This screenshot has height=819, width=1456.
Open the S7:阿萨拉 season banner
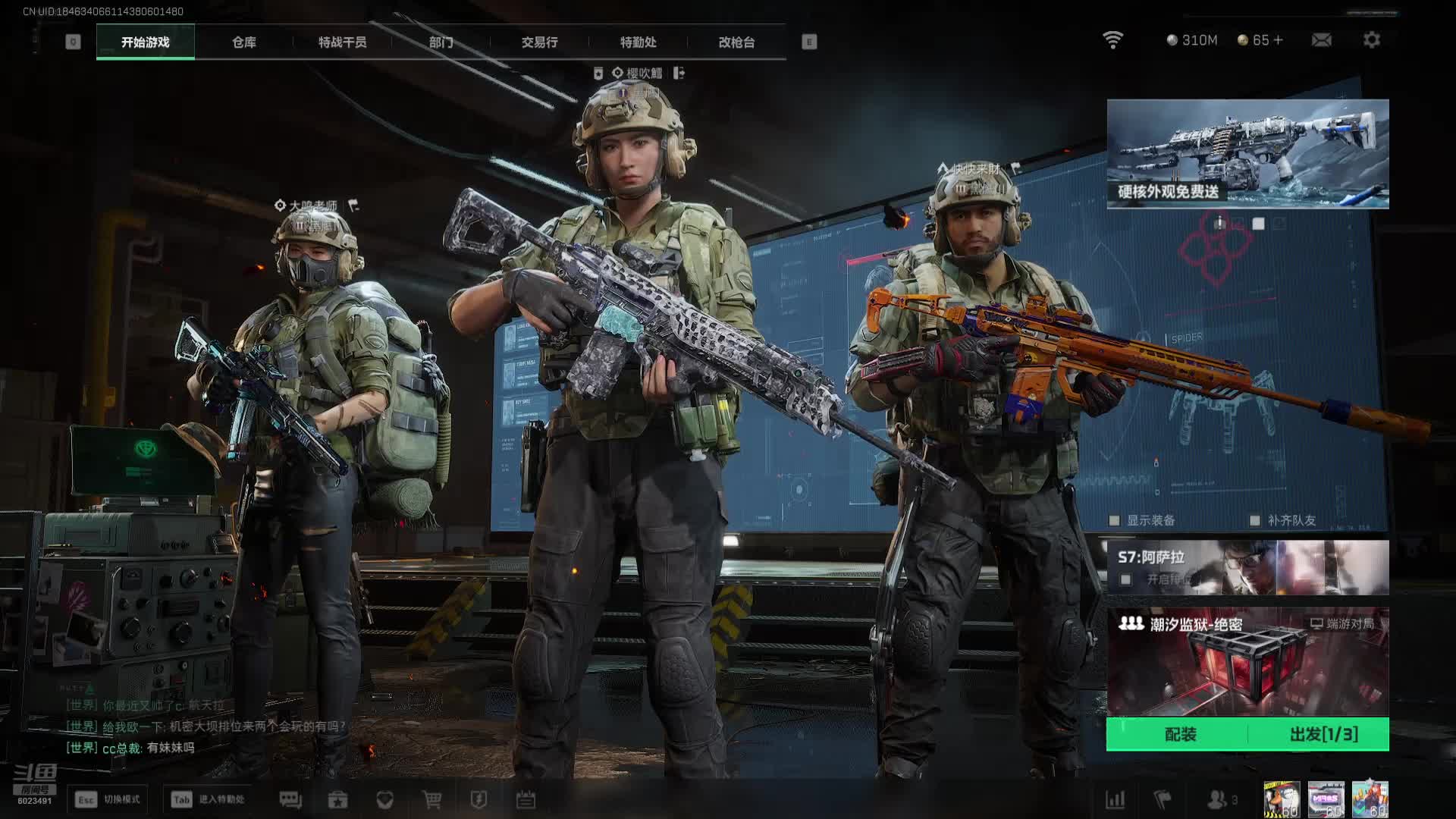[x=1247, y=567]
